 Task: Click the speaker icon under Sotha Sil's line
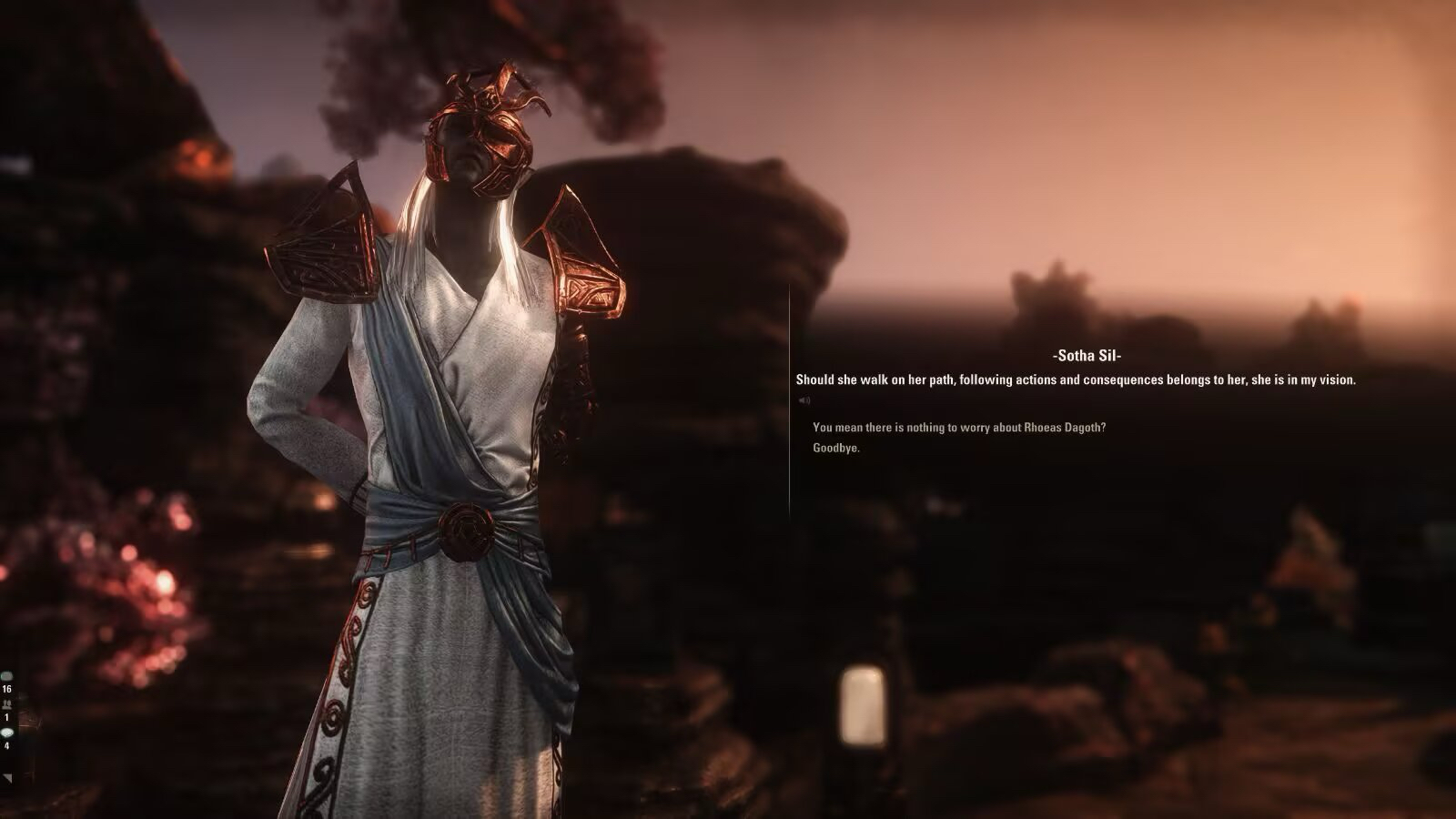click(x=804, y=400)
